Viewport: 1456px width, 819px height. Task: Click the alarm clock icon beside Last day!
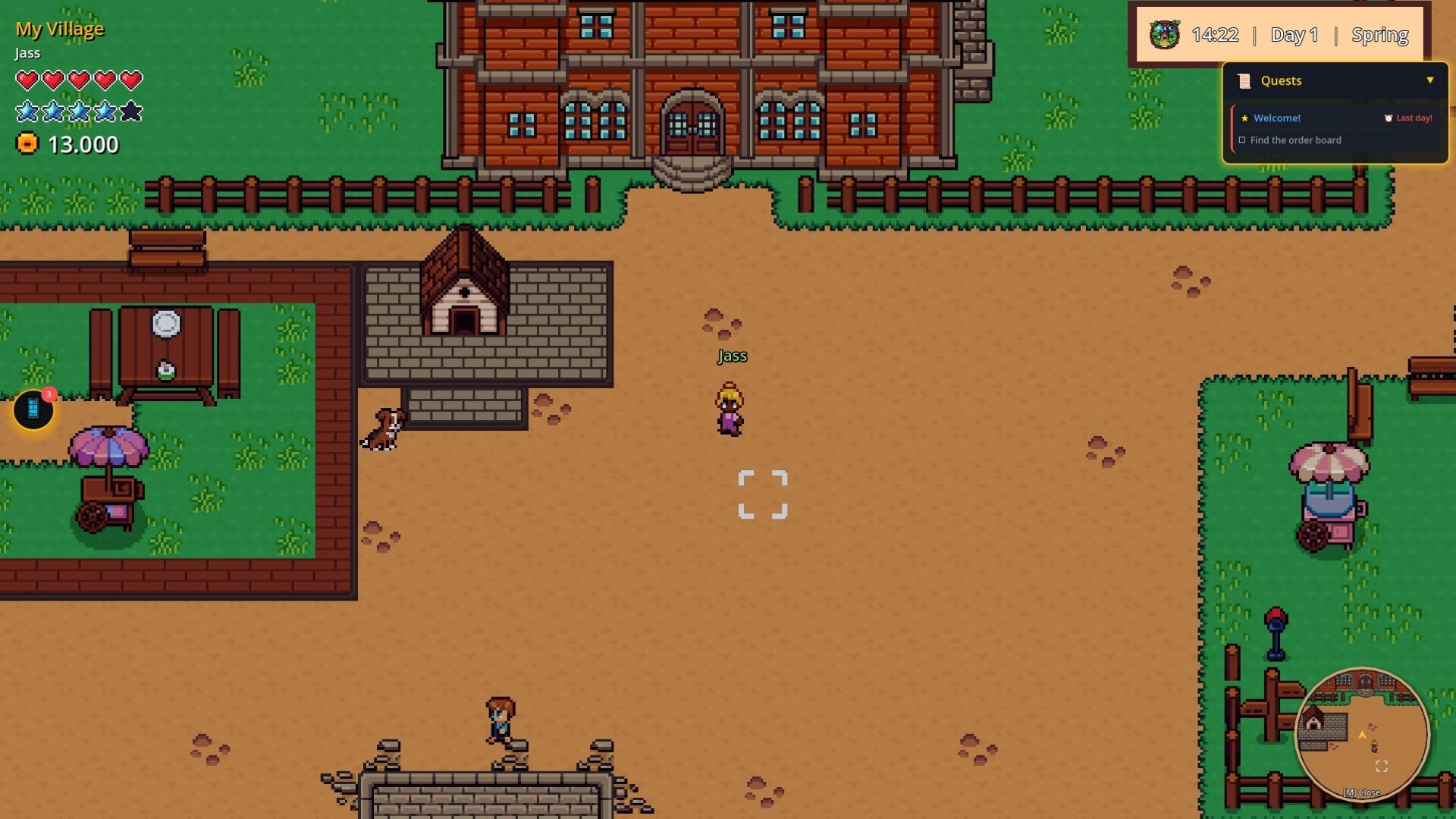[x=1388, y=118]
